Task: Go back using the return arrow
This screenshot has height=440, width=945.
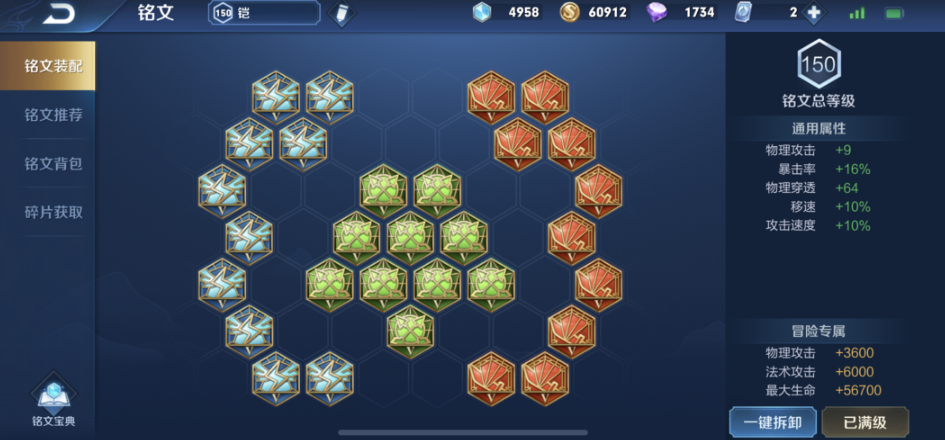Action: pyautogui.click(x=59, y=14)
